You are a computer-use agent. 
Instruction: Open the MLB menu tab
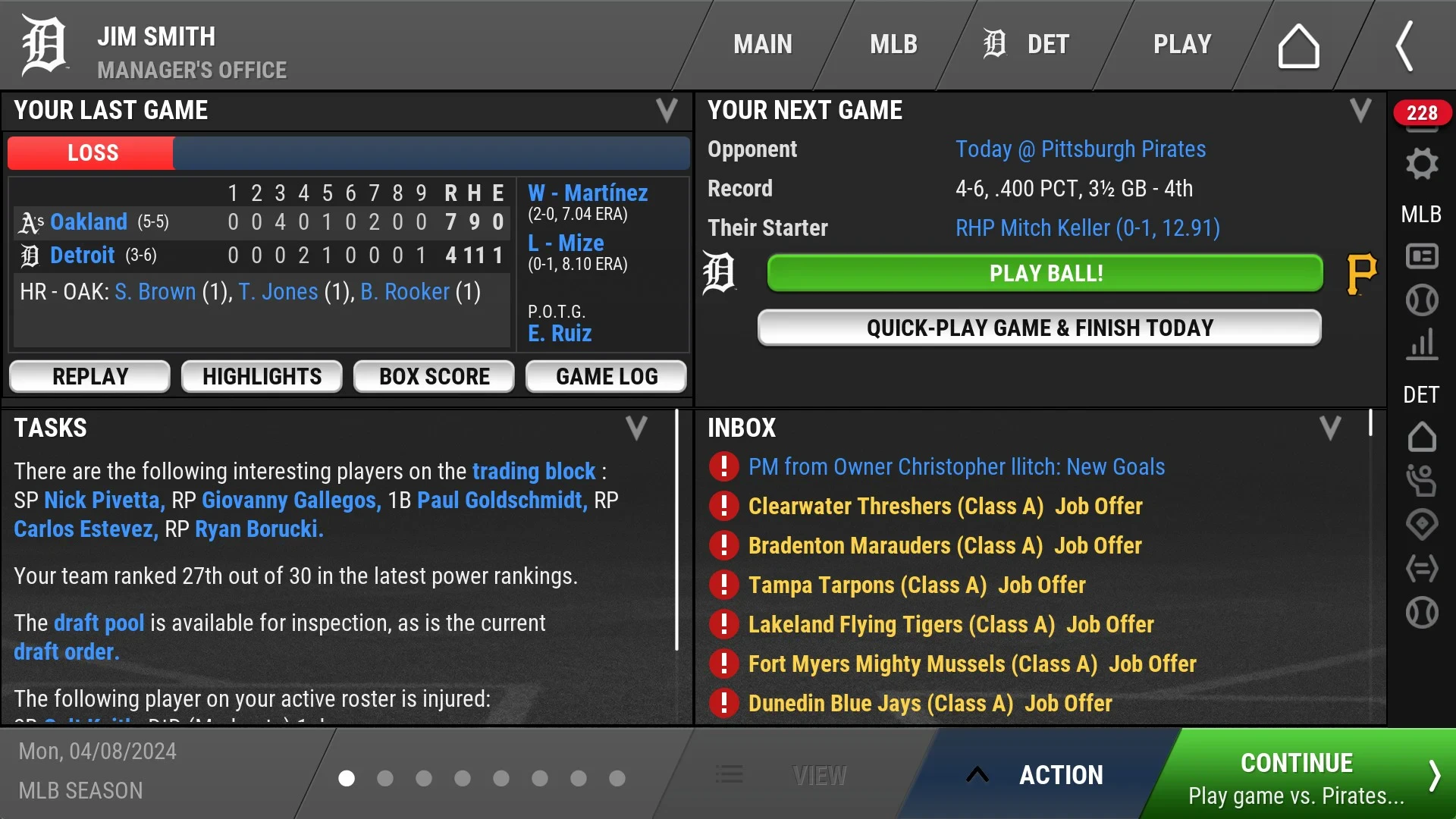[893, 45]
